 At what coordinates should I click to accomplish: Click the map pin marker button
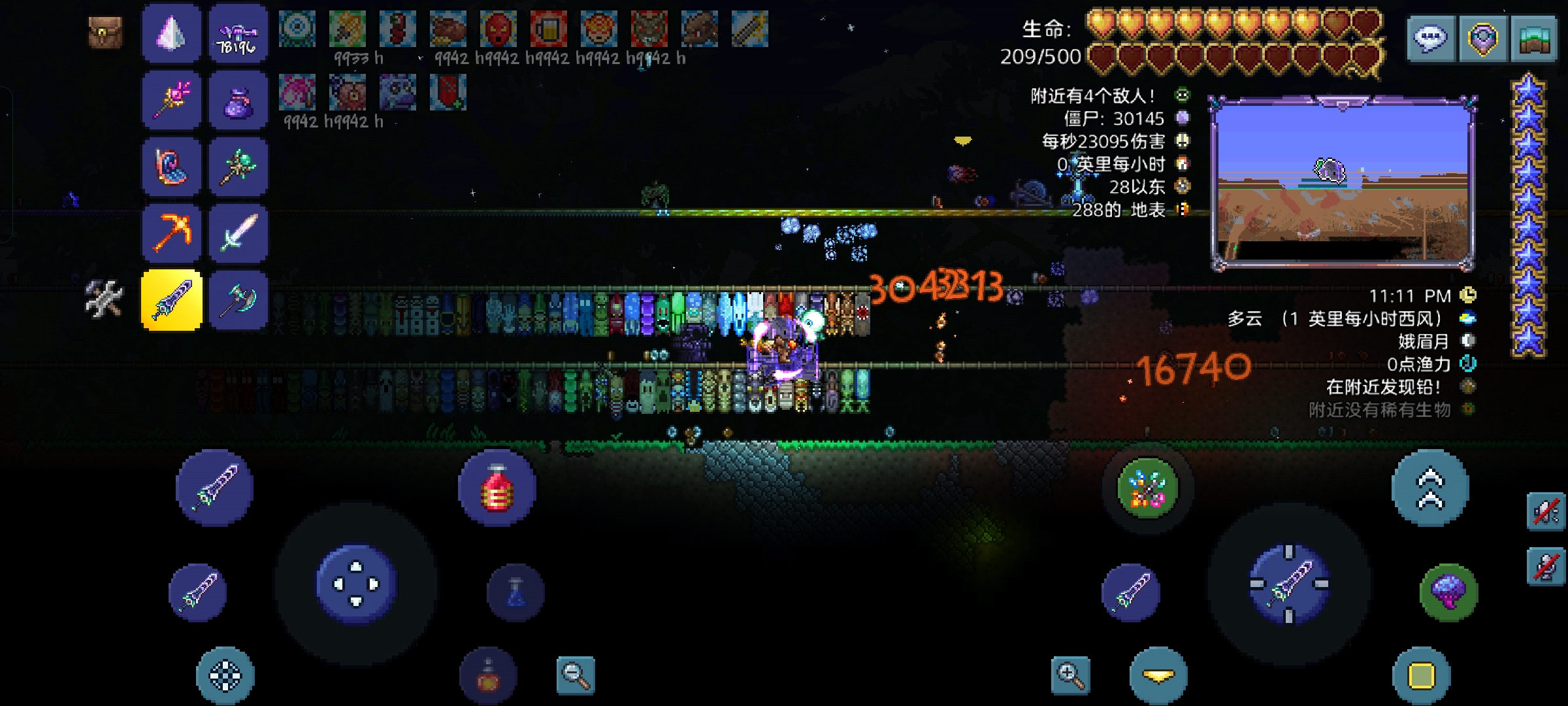click(x=1482, y=39)
